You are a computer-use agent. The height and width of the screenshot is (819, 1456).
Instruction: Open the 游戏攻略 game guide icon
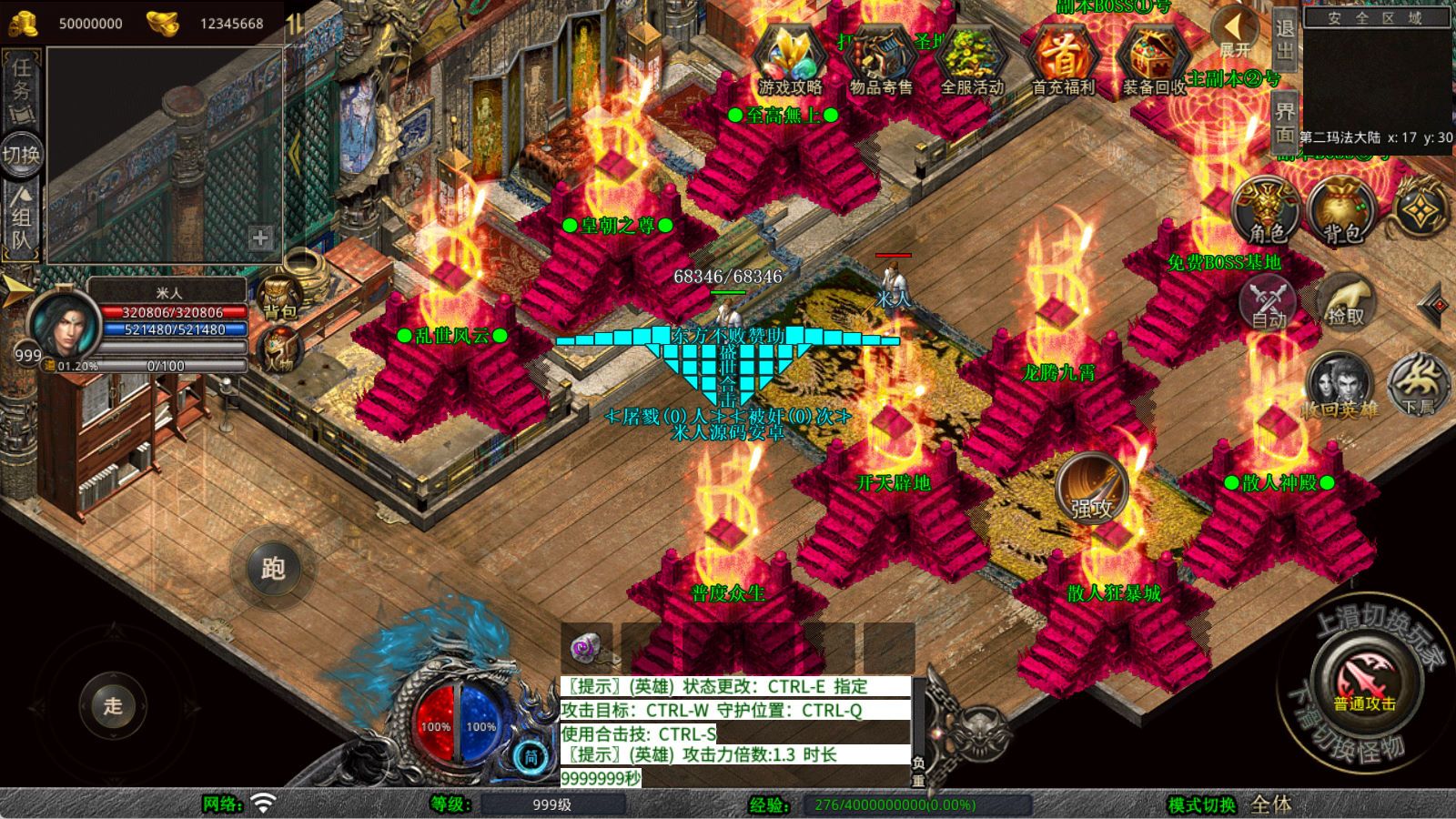(x=790, y=60)
